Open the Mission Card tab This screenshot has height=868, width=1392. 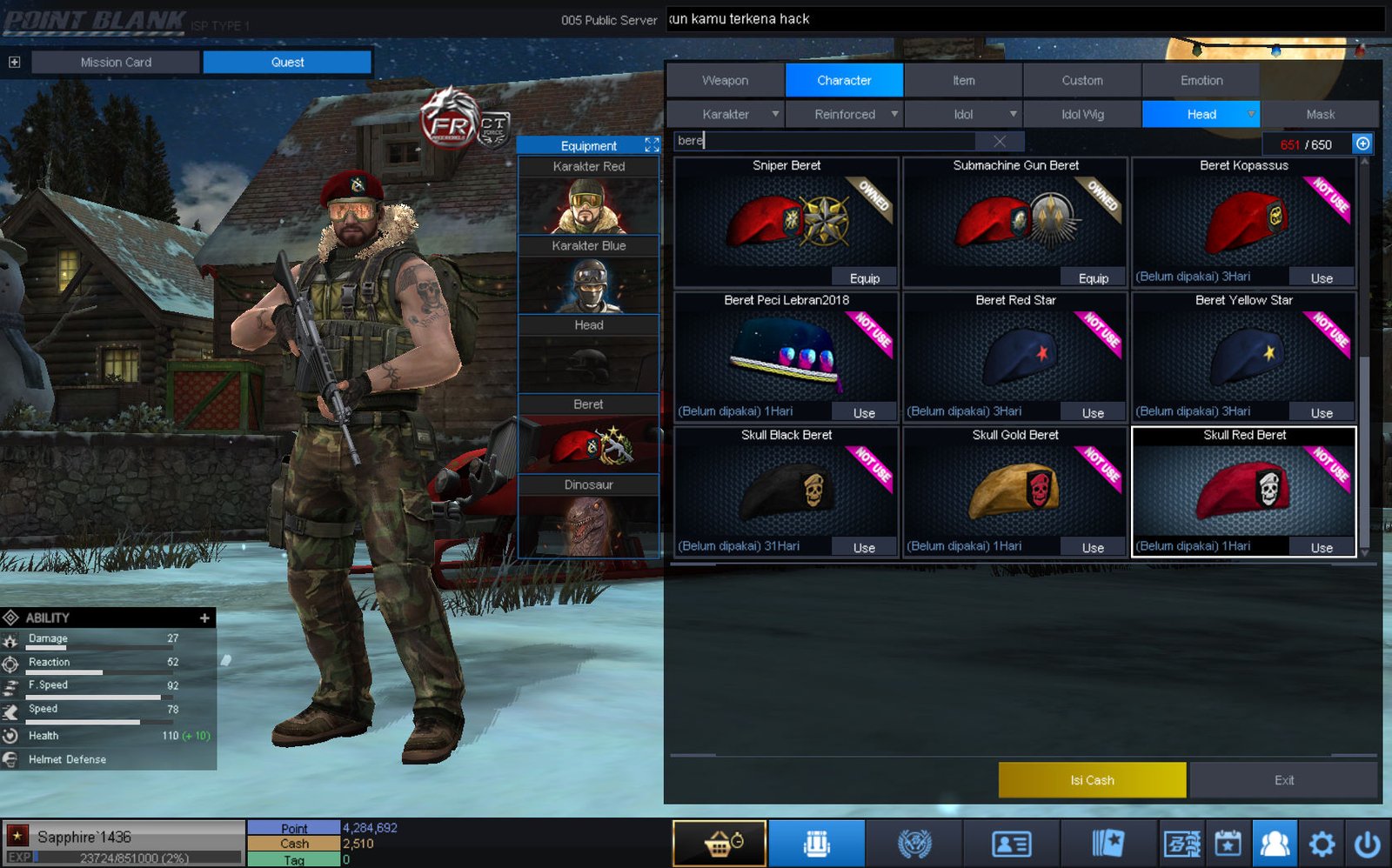[116, 62]
